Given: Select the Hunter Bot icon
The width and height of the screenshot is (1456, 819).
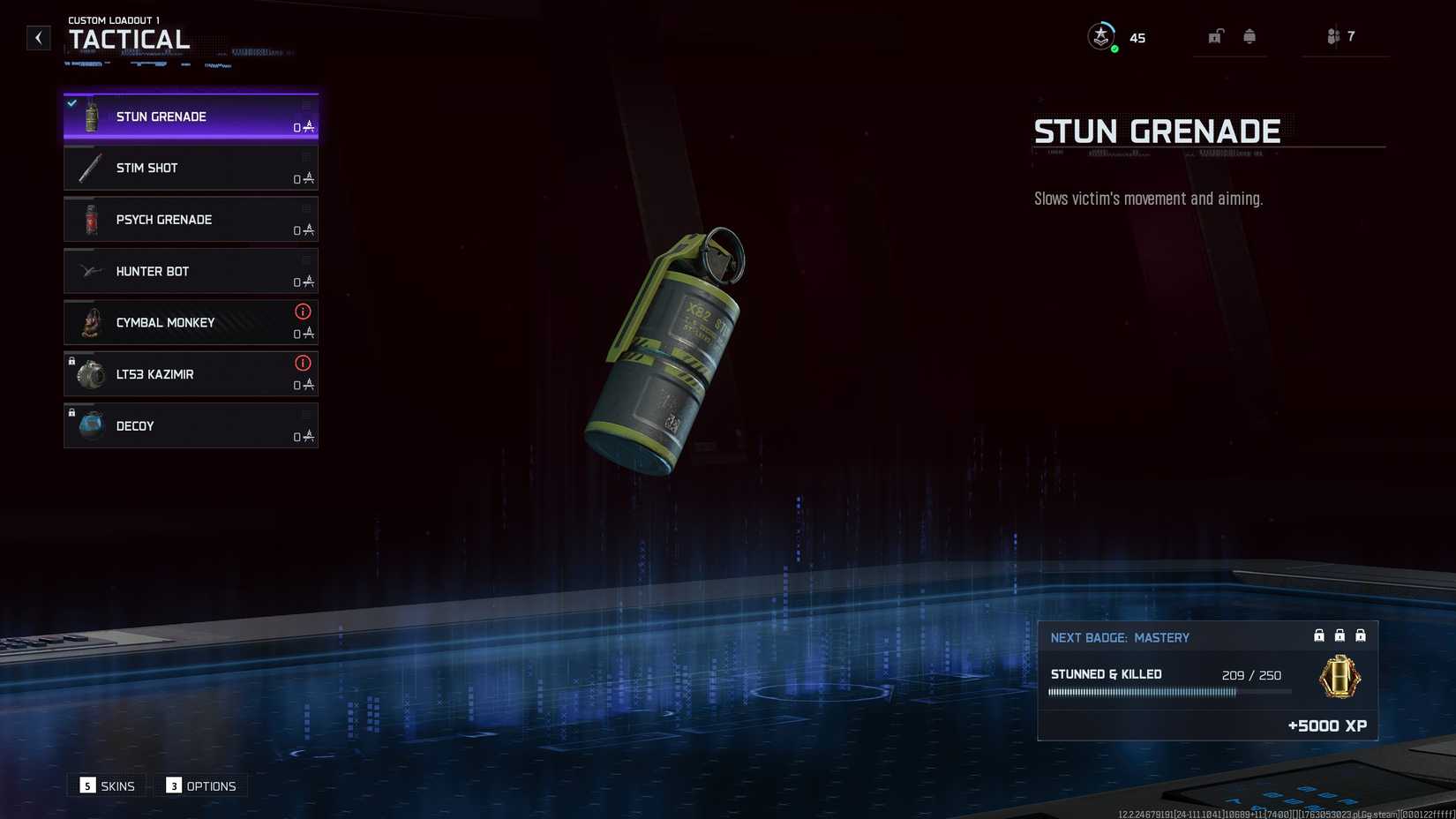Looking at the screenshot, I should (89, 271).
